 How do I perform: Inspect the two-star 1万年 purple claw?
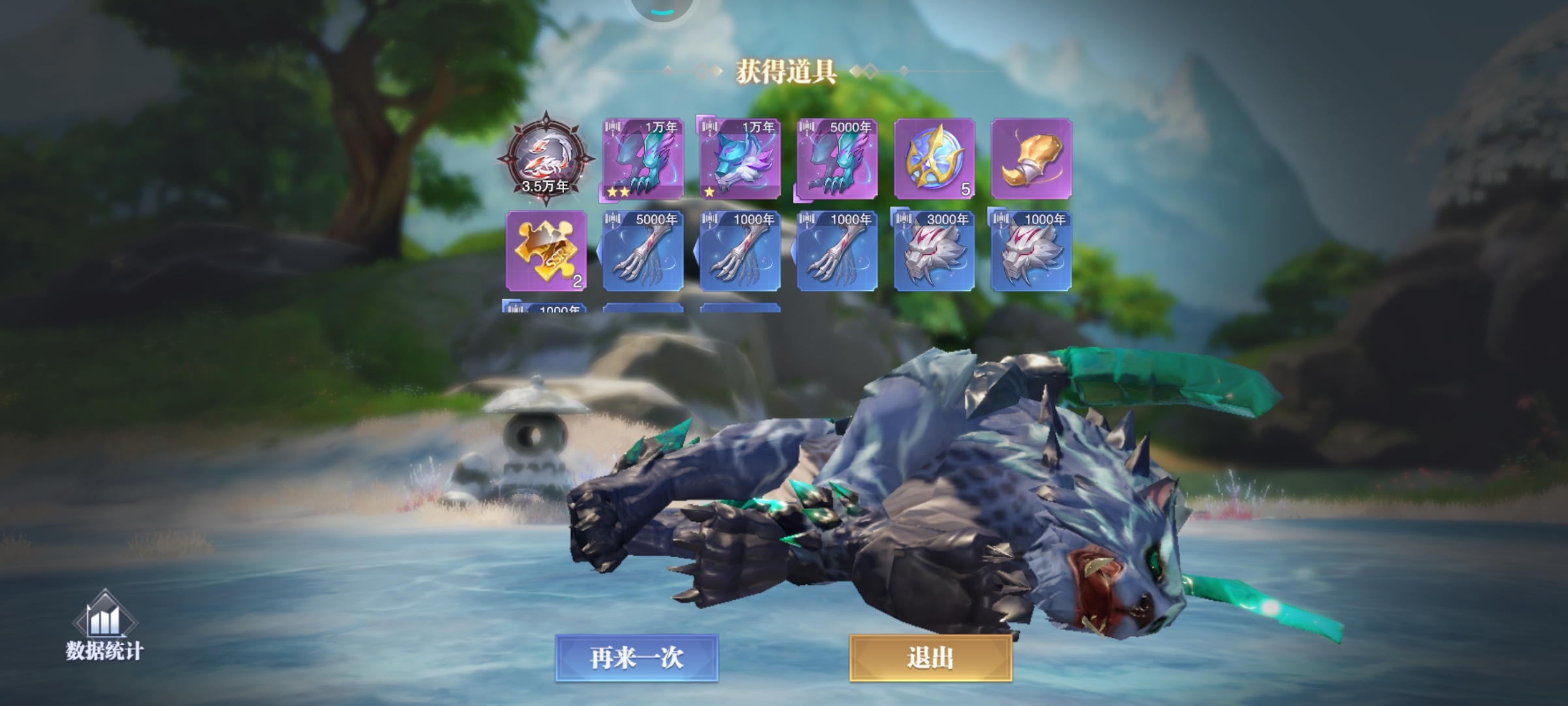click(x=643, y=159)
